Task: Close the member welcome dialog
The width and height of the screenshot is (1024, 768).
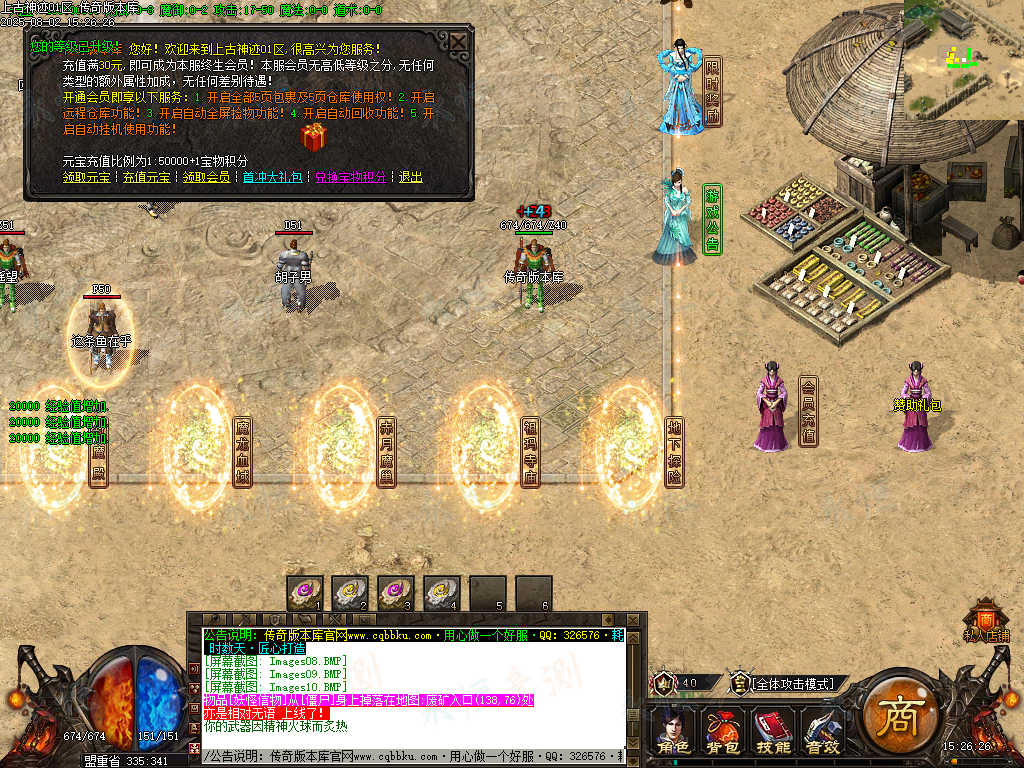Action: pos(457,43)
